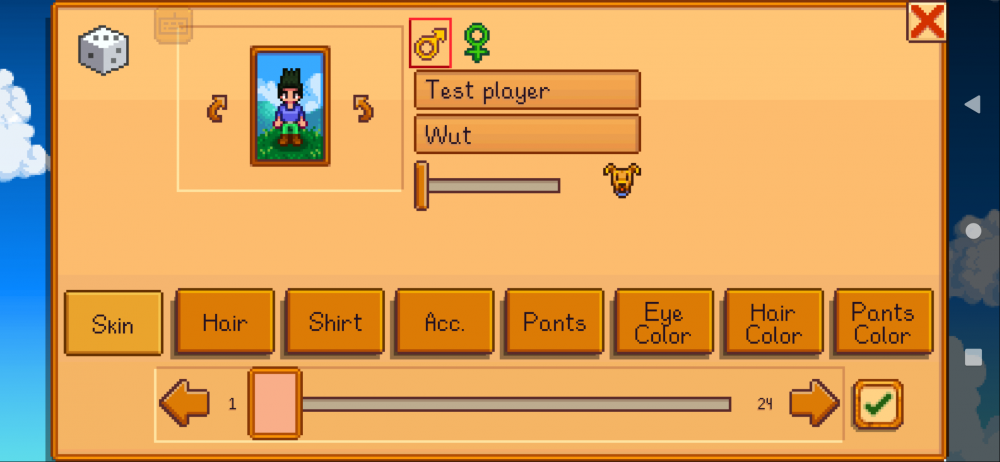Select the Shirt tab
Image resolution: width=1000 pixels, height=462 pixels.
tap(335, 322)
